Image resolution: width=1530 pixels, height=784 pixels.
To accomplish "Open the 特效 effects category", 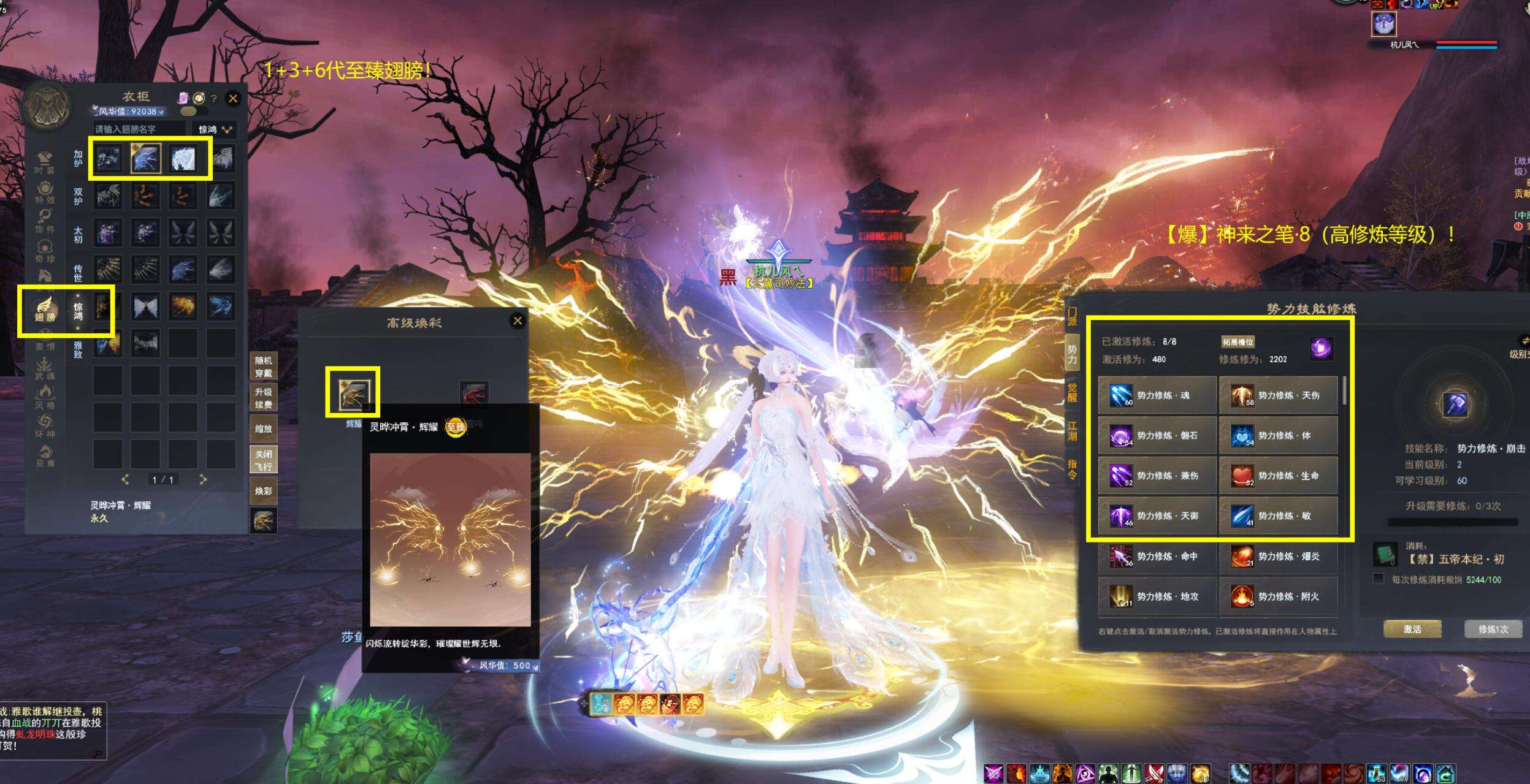I will coord(45,192).
